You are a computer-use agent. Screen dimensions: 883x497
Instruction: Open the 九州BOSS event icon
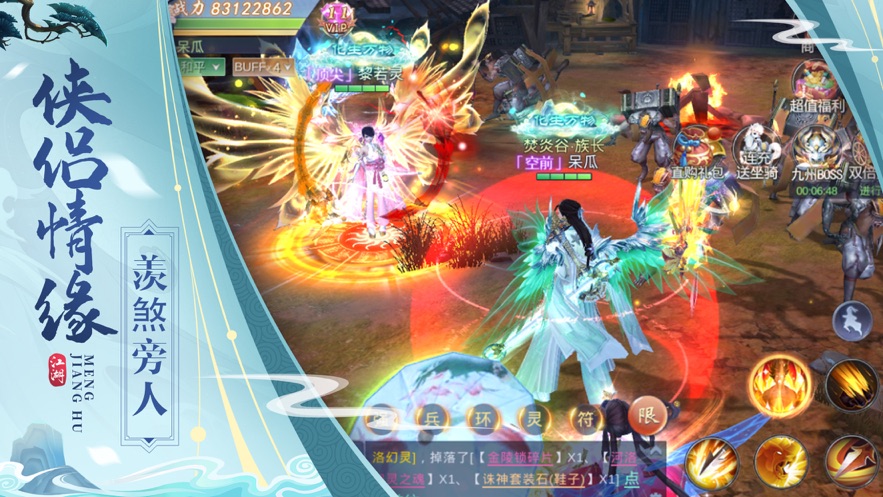coord(818,153)
